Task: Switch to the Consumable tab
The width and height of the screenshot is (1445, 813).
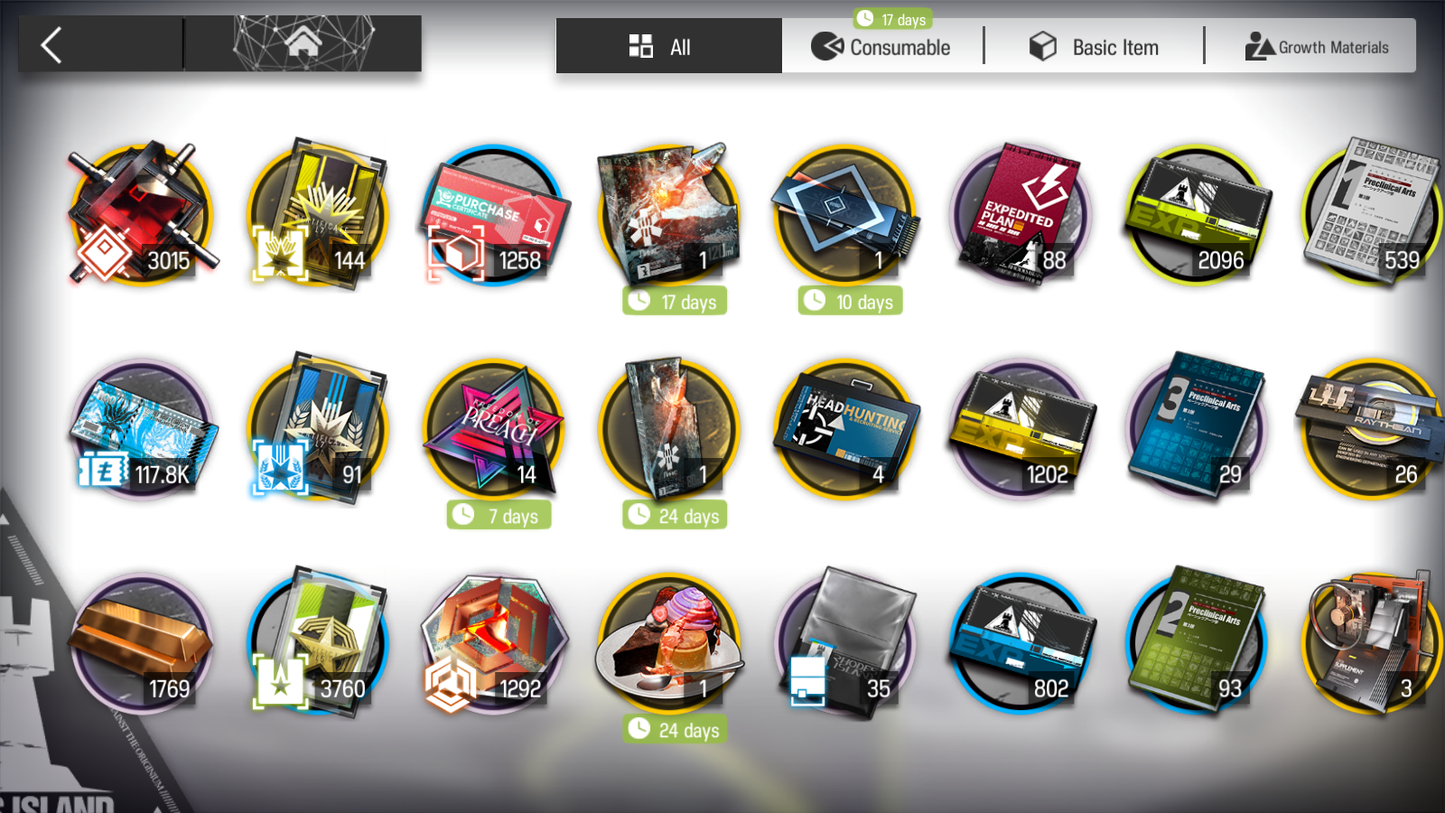Action: point(881,47)
